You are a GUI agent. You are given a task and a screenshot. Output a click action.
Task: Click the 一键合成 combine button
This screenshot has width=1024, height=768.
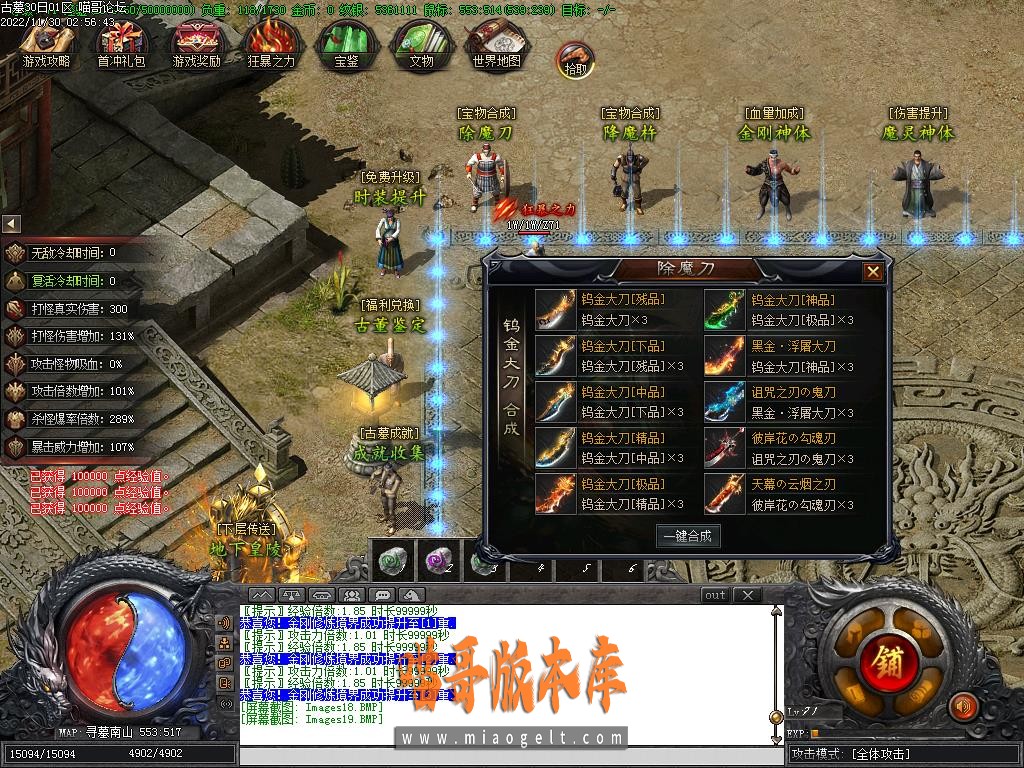point(689,536)
